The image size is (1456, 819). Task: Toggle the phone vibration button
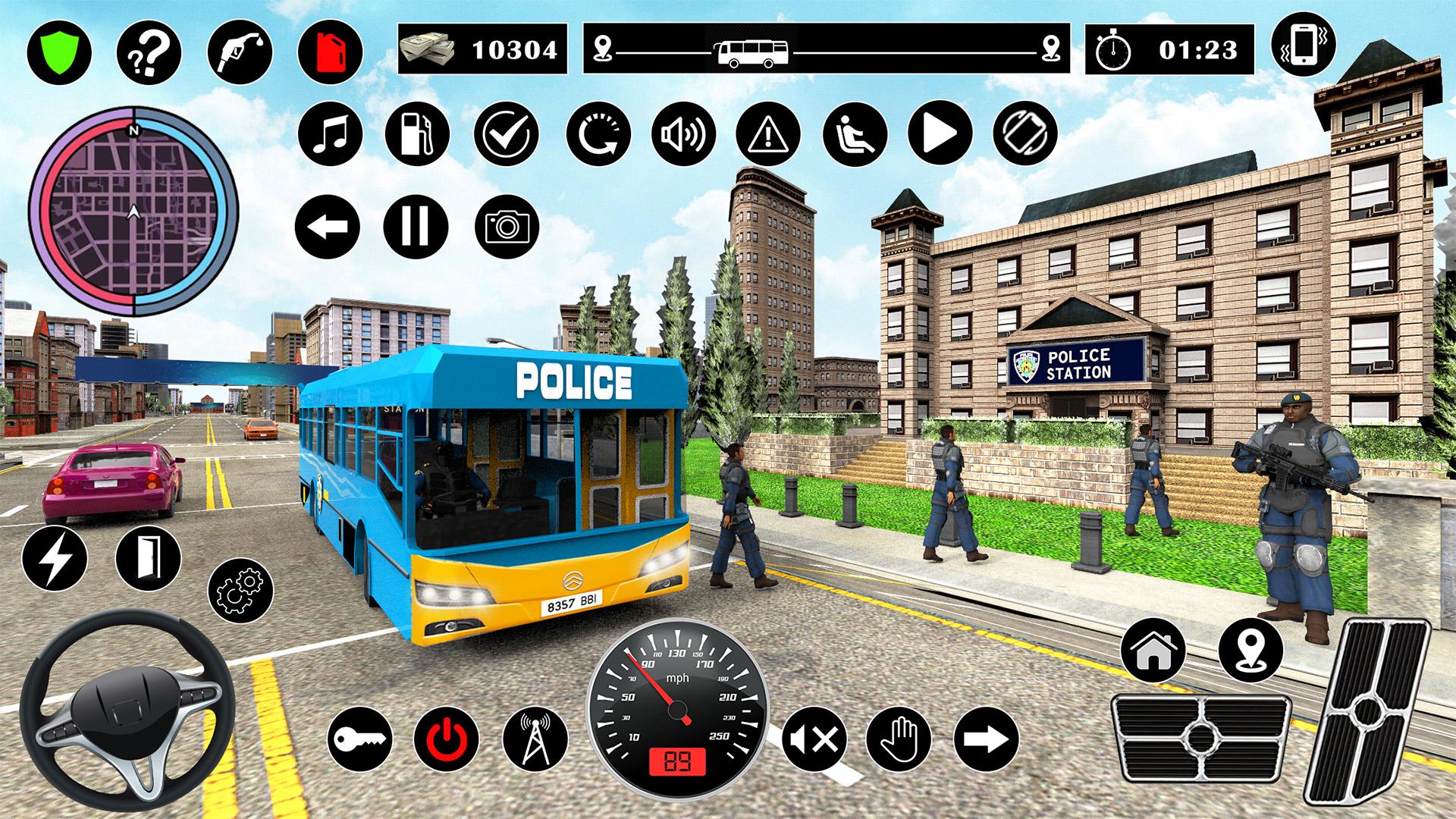1304,45
